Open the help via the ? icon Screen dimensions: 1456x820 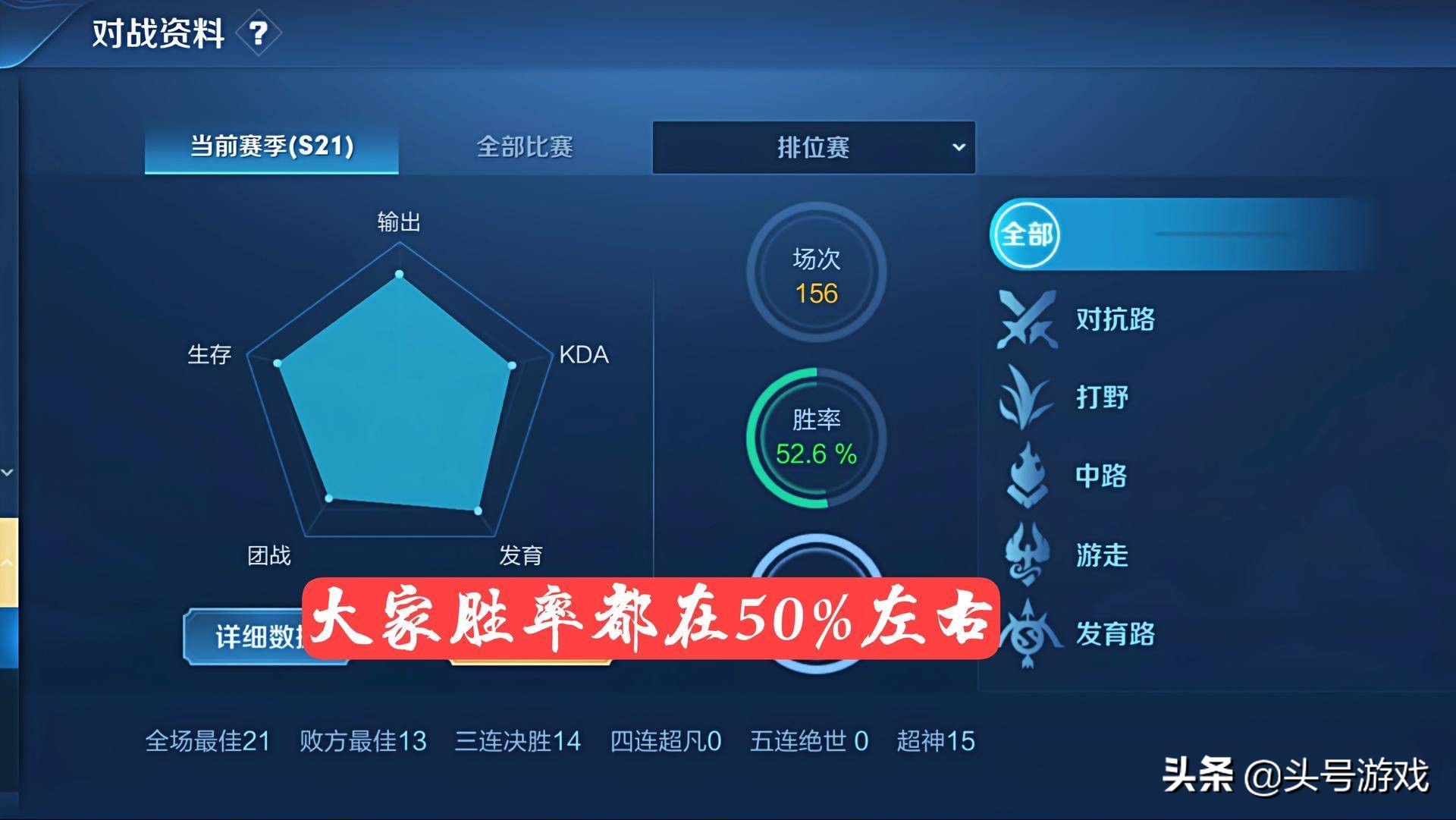coord(259,33)
